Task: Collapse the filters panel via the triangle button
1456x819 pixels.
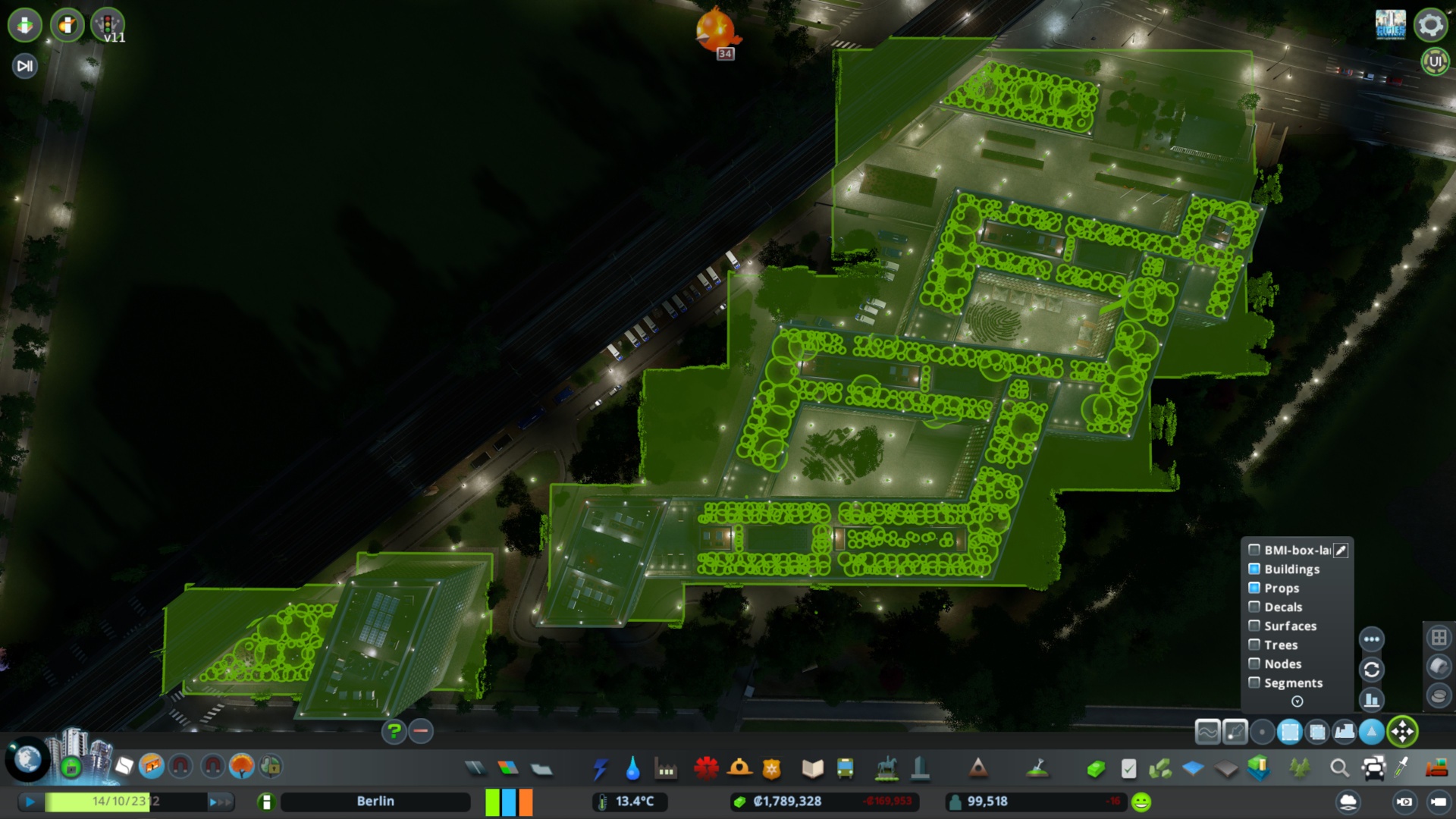Action: [1370, 733]
